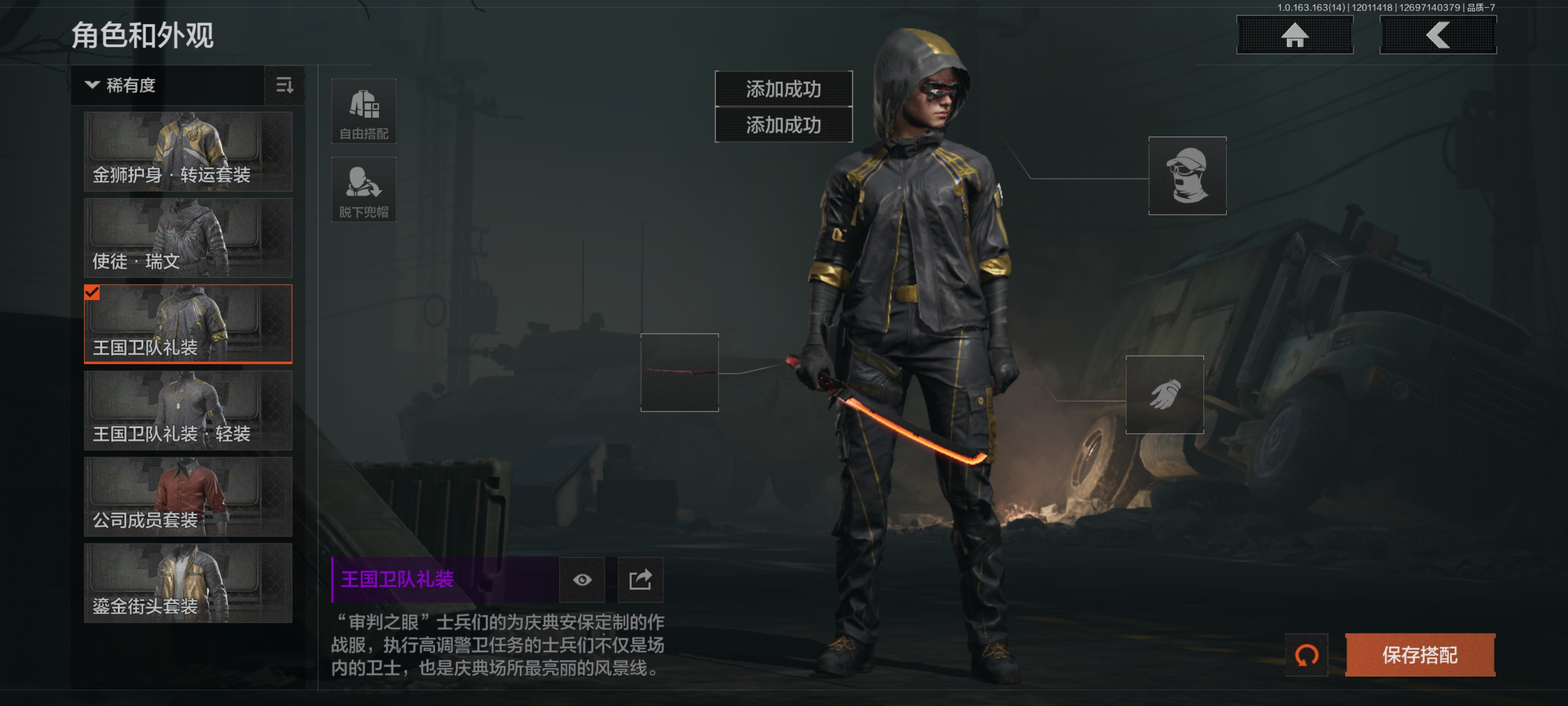Screen dimensions: 1568x706
Task: Select the melee weapon slot
Action: pos(679,372)
